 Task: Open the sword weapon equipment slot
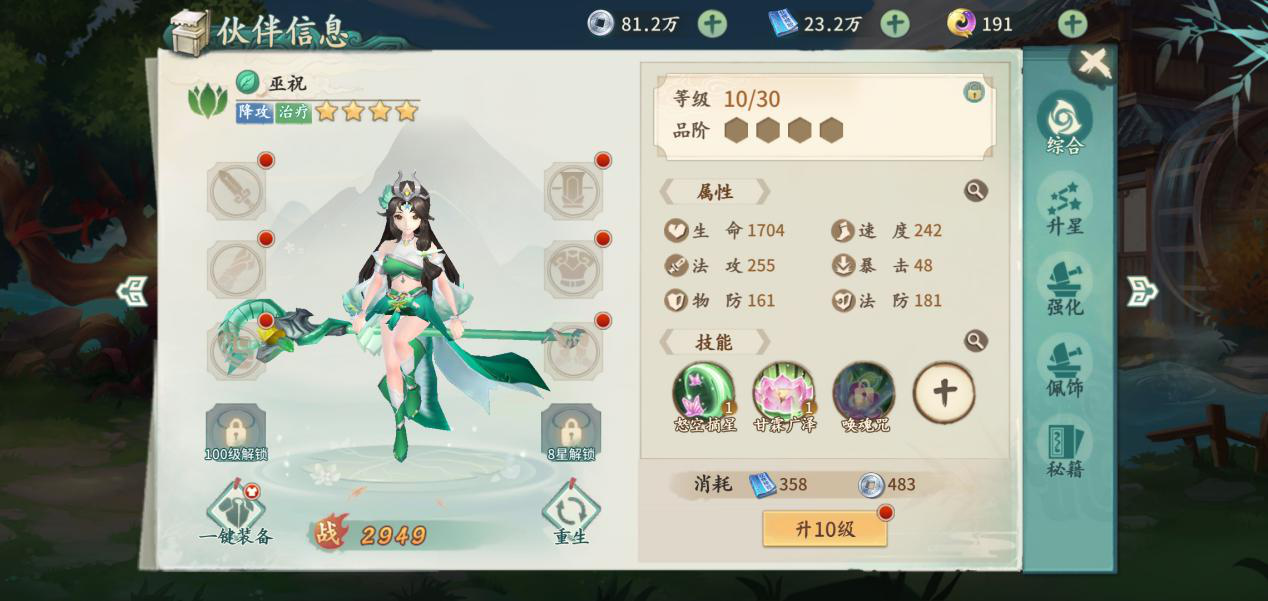pos(236,191)
